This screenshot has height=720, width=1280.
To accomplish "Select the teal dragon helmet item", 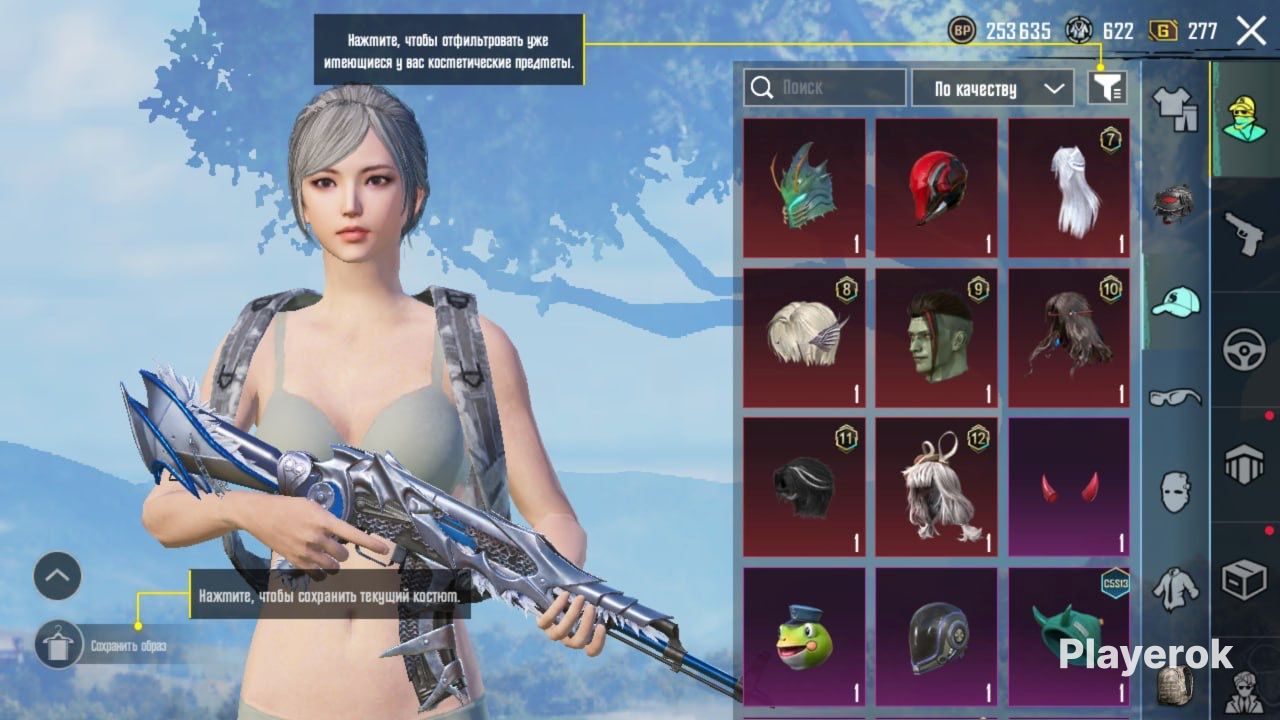I will (804, 188).
